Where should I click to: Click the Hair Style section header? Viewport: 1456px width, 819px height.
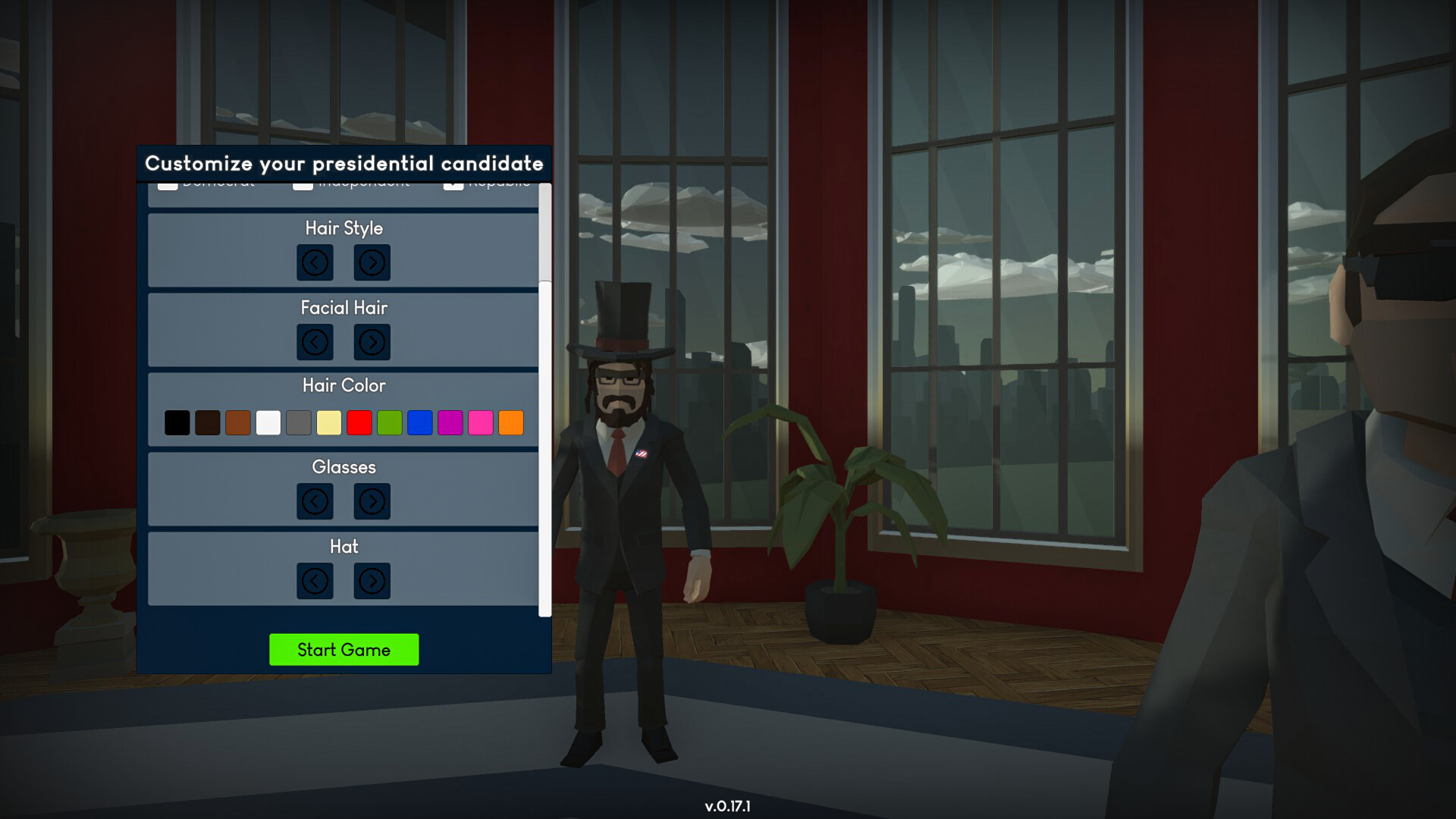(x=344, y=228)
